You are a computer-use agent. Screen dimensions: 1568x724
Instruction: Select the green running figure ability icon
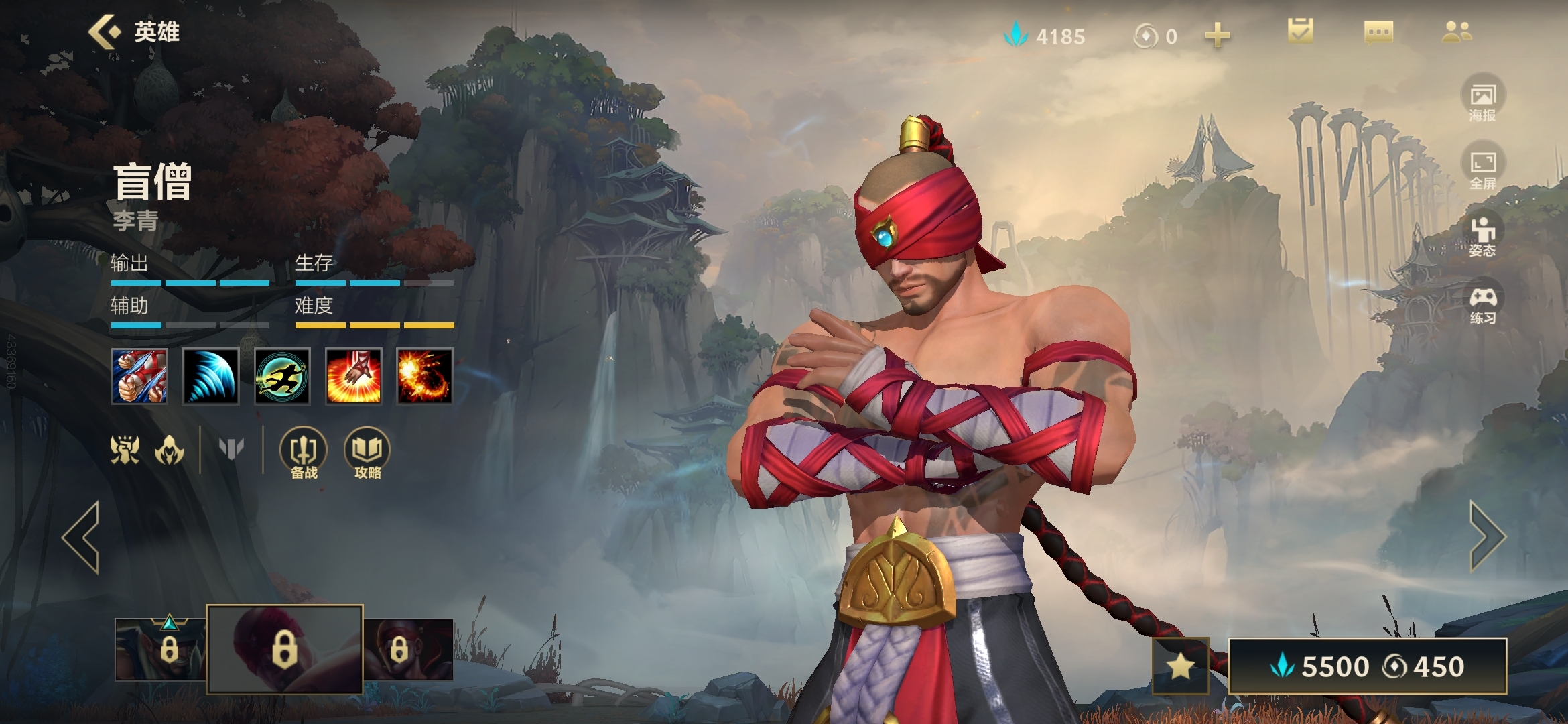[x=282, y=376]
